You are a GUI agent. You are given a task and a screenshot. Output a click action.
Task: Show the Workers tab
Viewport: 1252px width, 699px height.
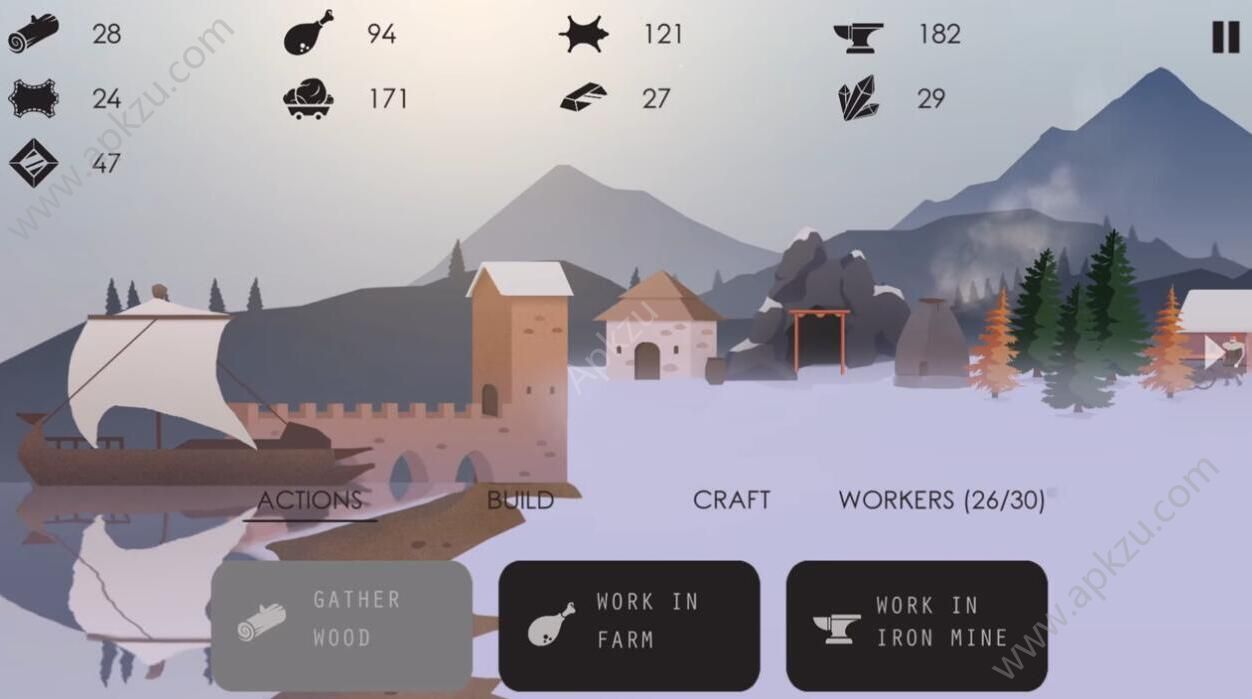941,500
